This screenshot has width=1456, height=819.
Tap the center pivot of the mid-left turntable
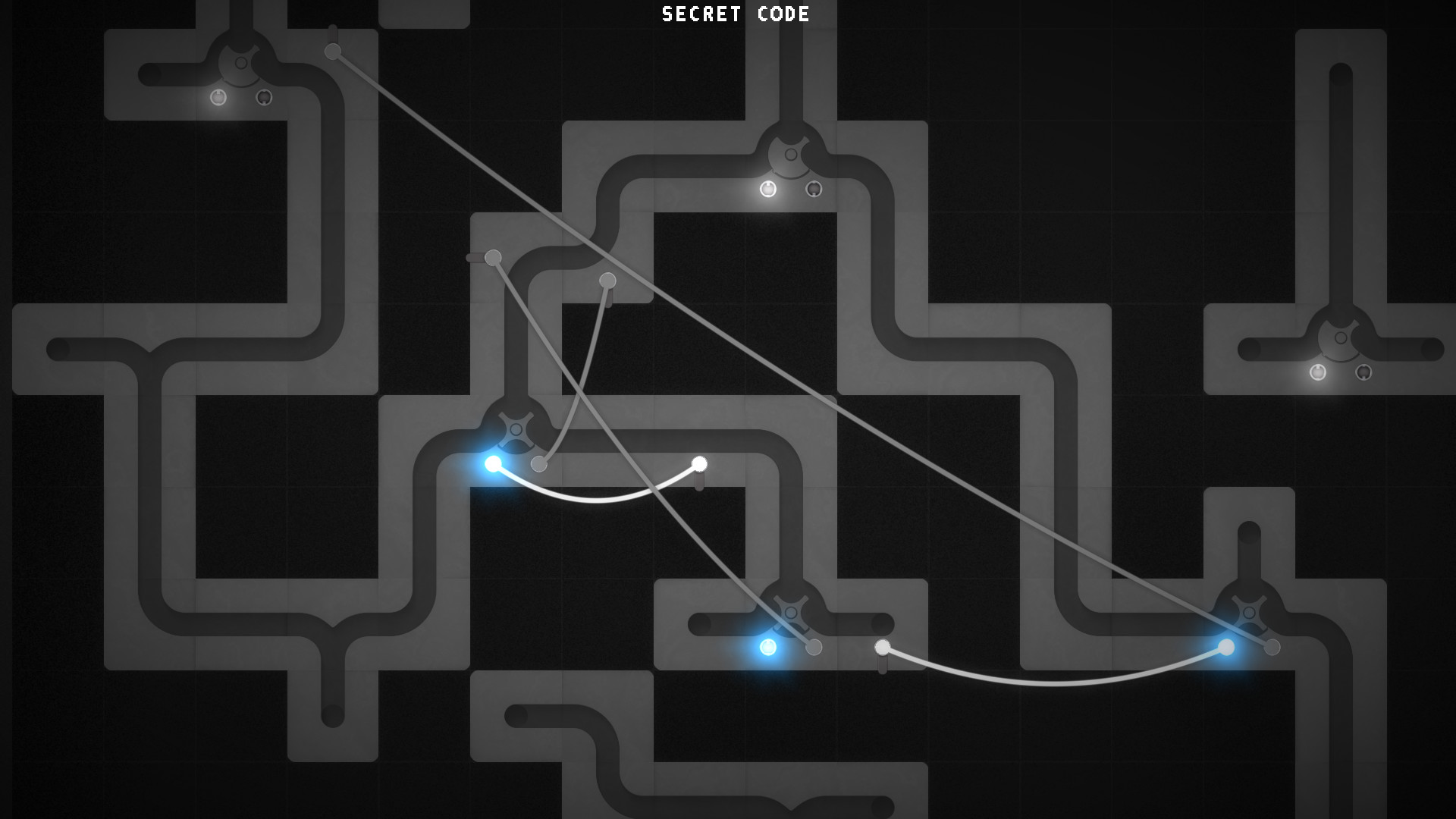click(x=515, y=430)
